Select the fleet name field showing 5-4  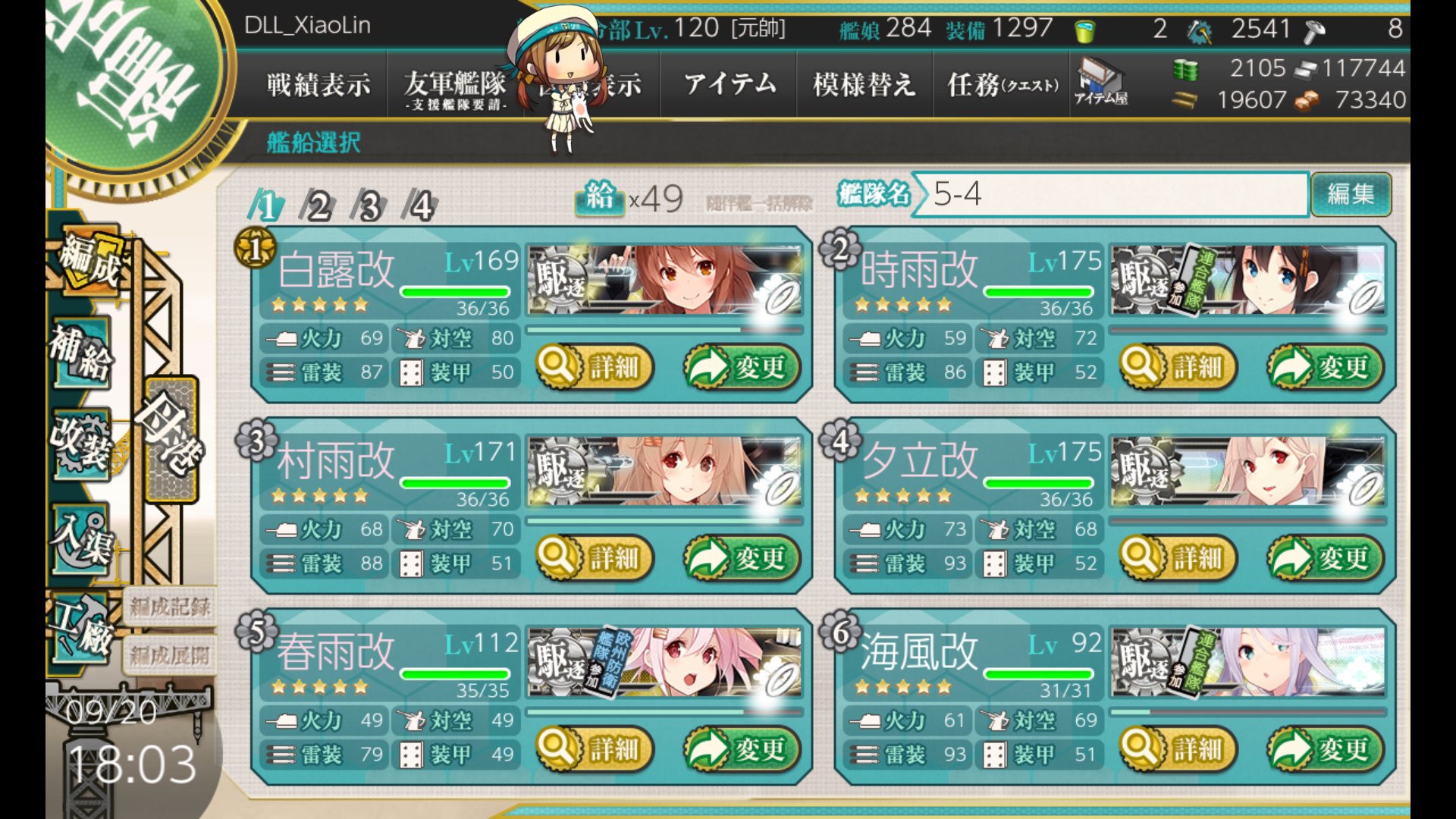click(x=1111, y=194)
